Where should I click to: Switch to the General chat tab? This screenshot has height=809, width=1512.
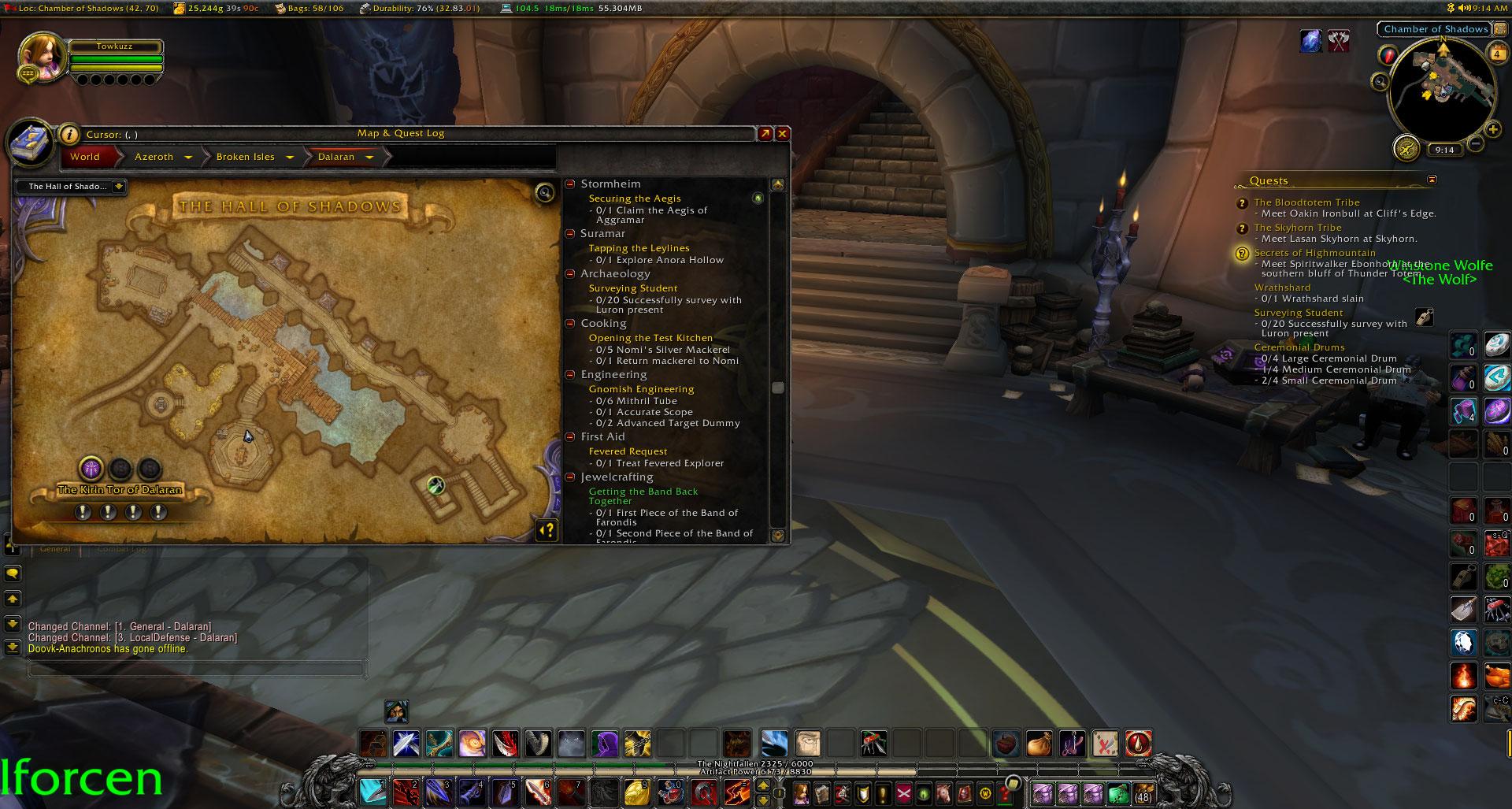tap(55, 549)
